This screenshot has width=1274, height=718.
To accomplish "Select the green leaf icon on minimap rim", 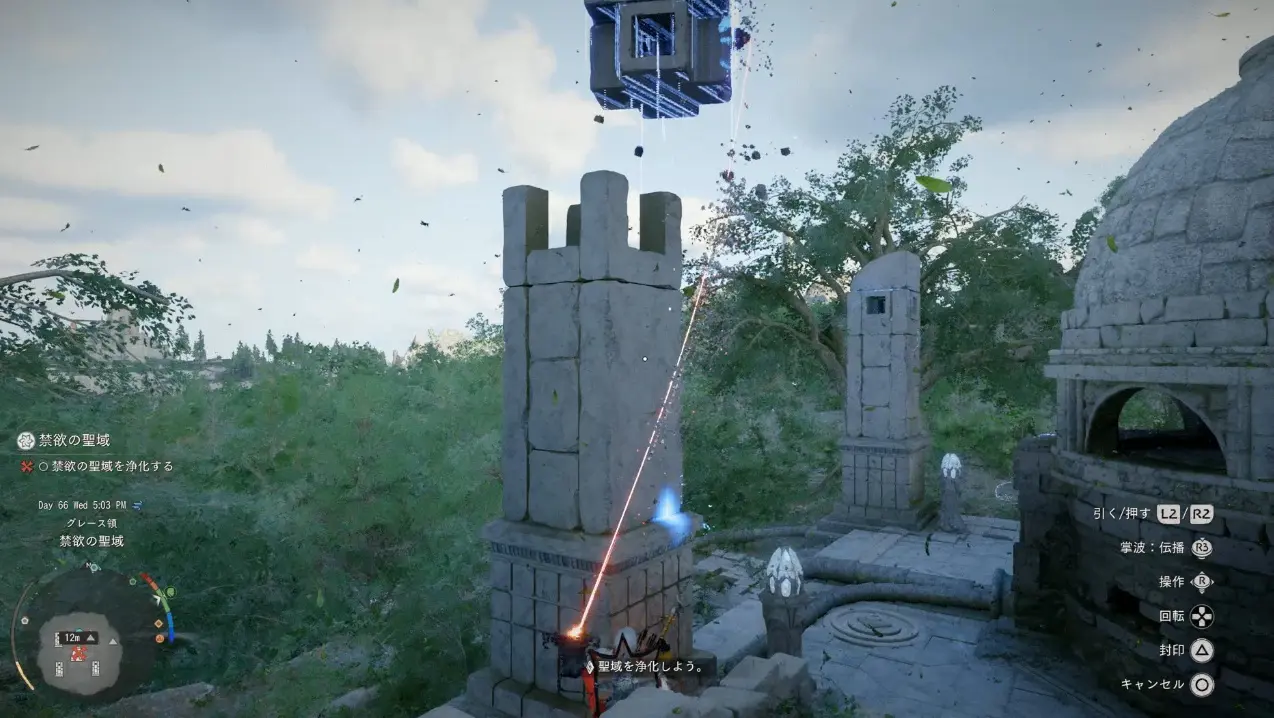I will (x=169, y=592).
